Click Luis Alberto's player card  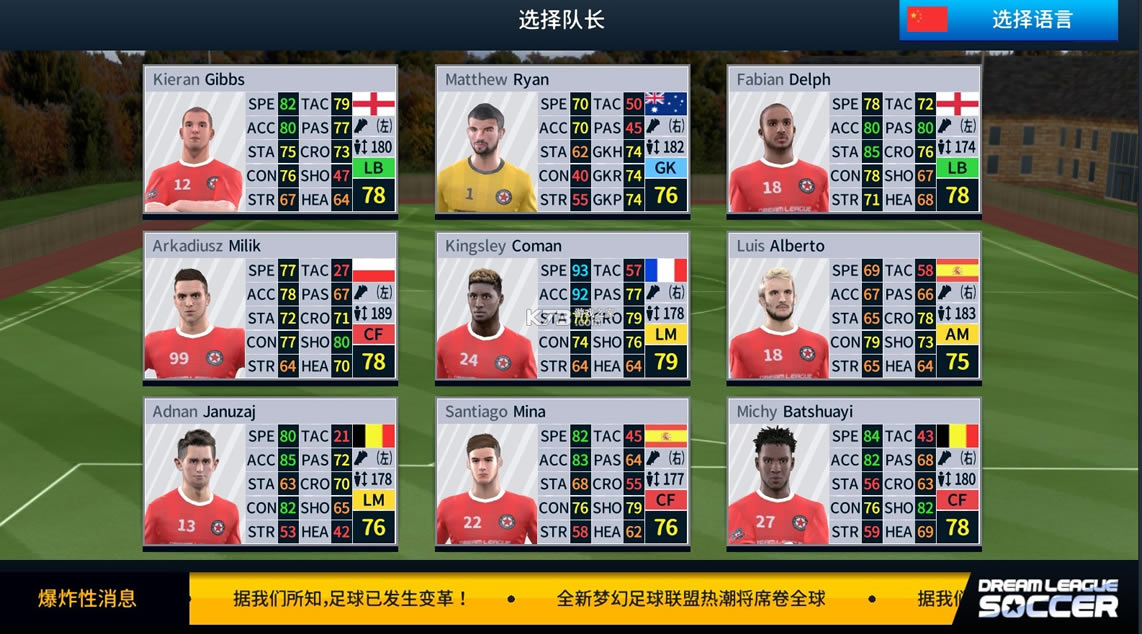(x=854, y=307)
